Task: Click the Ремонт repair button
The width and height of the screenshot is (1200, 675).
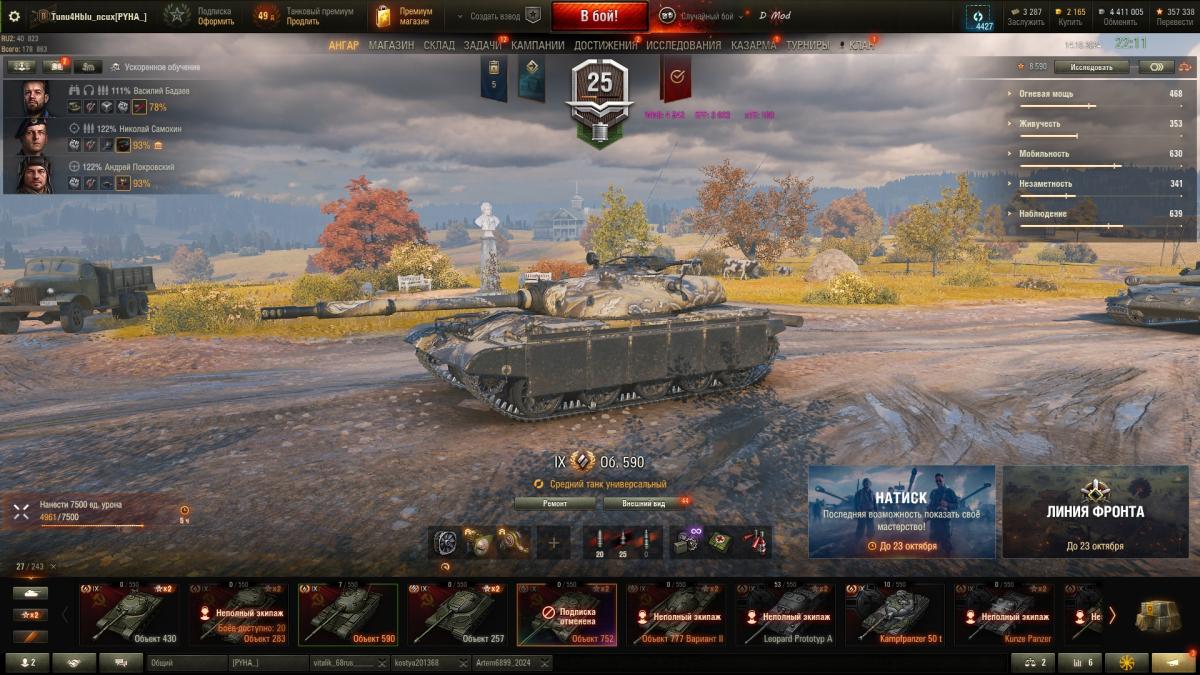Action: [555, 504]
